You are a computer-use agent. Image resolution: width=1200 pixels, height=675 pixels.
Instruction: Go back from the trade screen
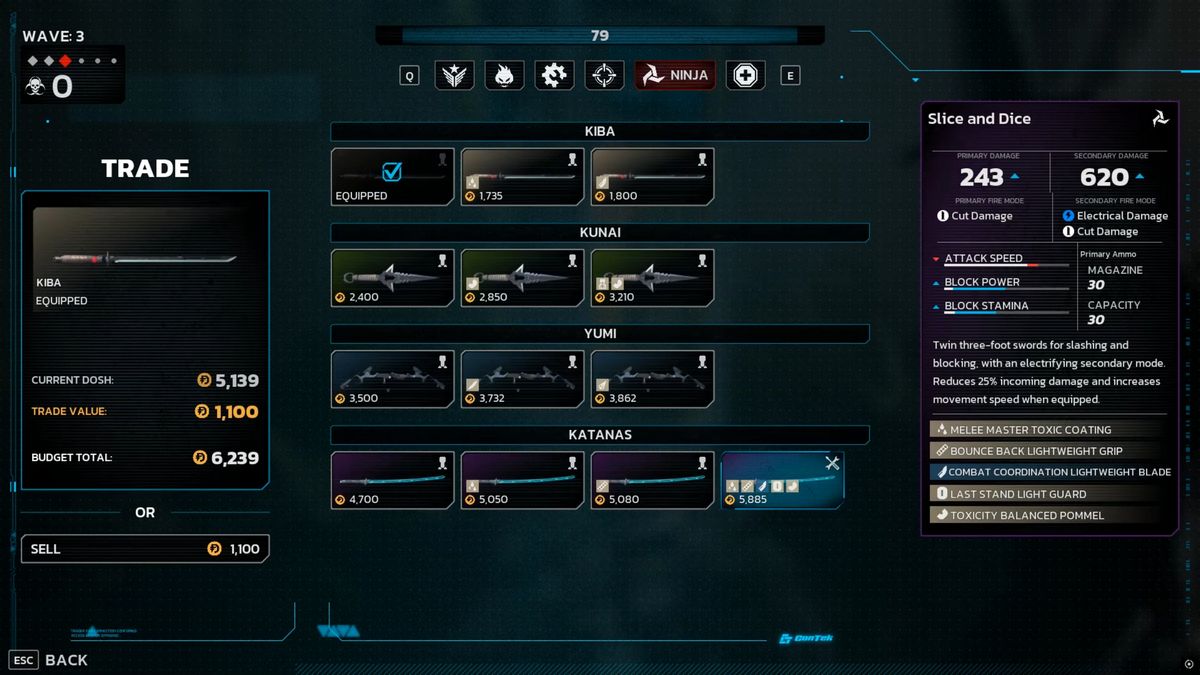click(50, 660)
